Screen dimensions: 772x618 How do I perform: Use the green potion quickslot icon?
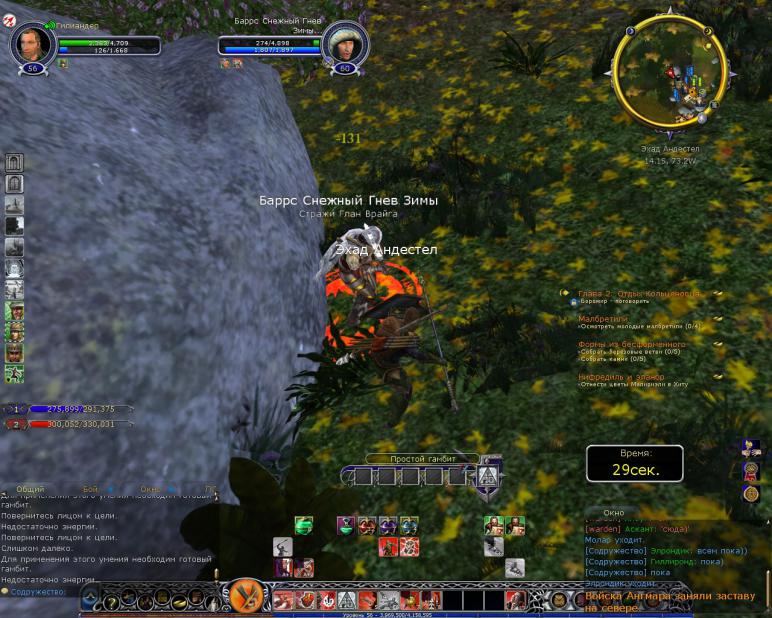[x=303, y=525]
